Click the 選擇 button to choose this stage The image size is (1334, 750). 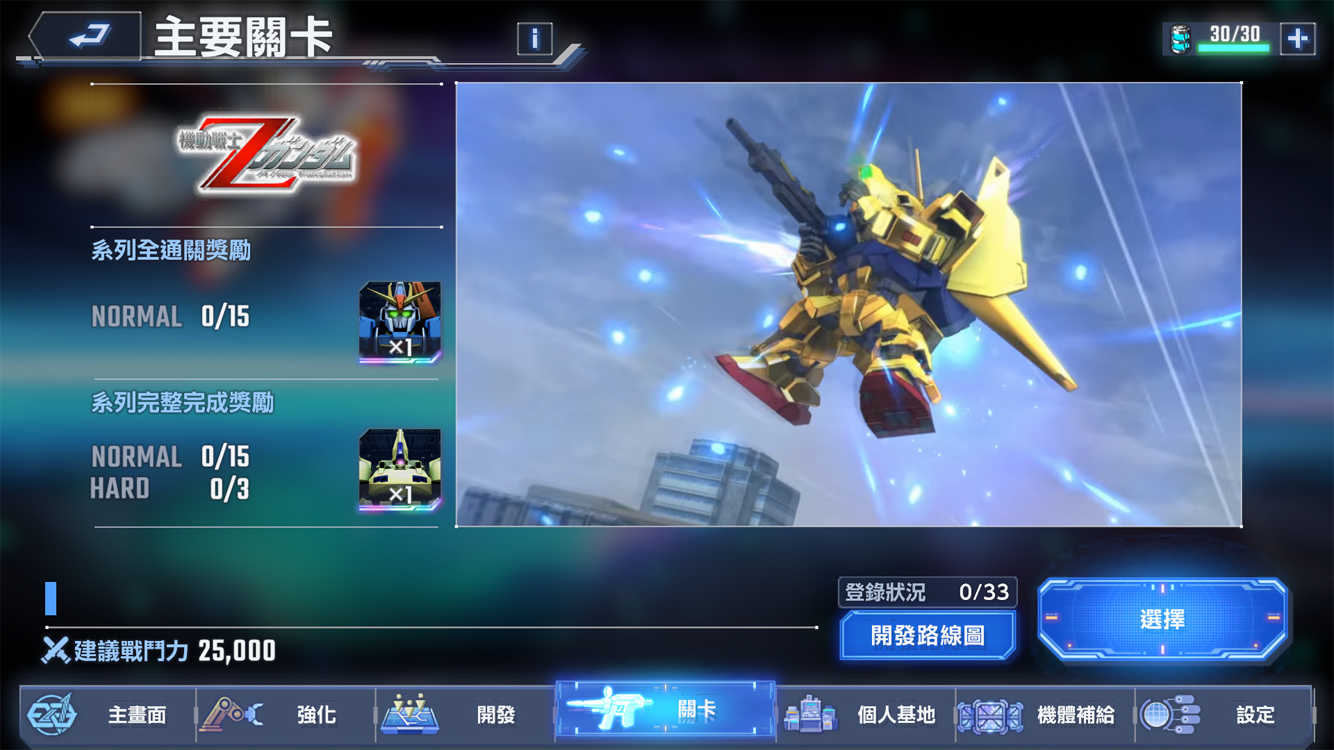(1162, 620)
